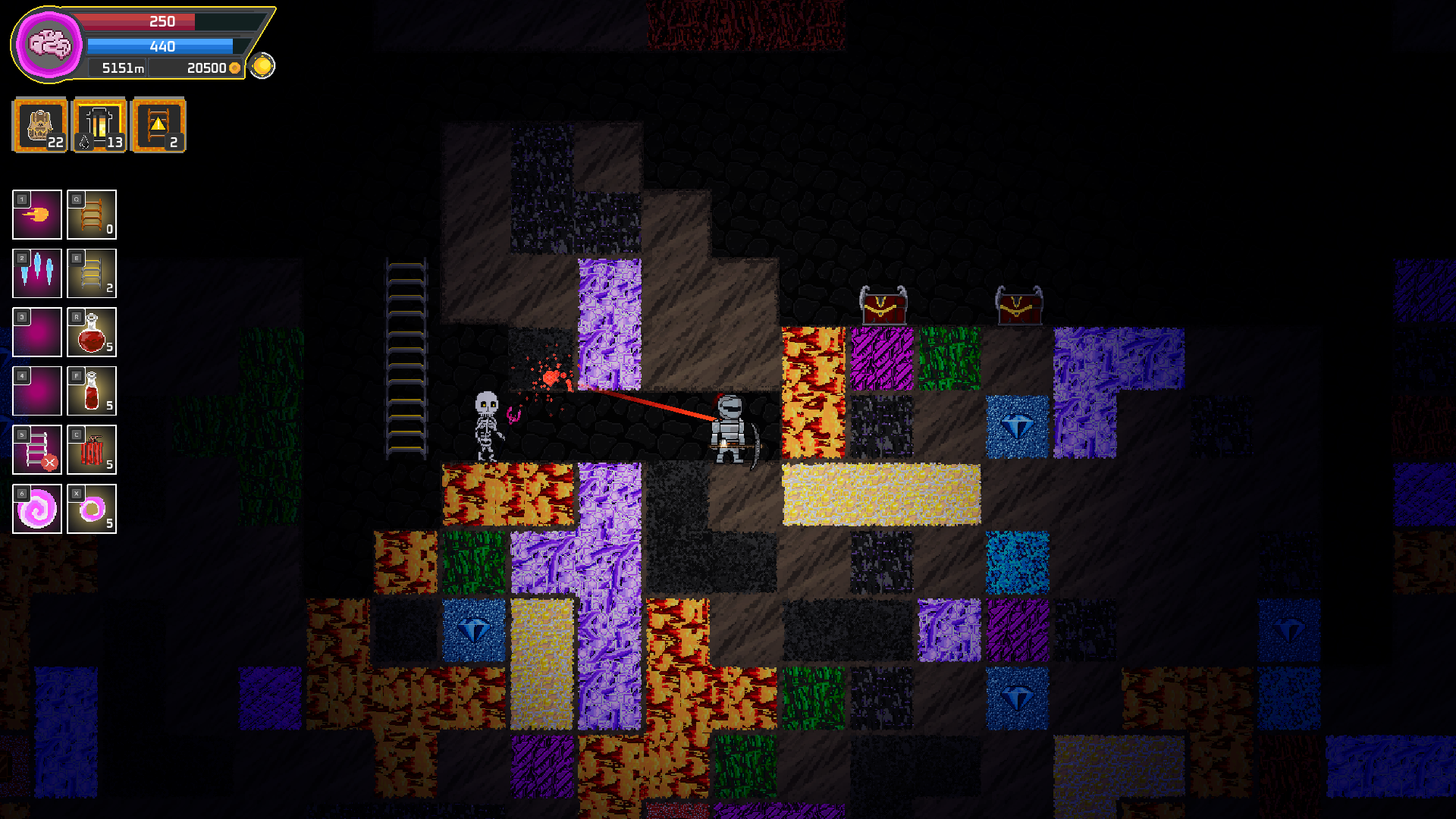
Task: Open the backpack inventory icon
Action: coord(40,125)
